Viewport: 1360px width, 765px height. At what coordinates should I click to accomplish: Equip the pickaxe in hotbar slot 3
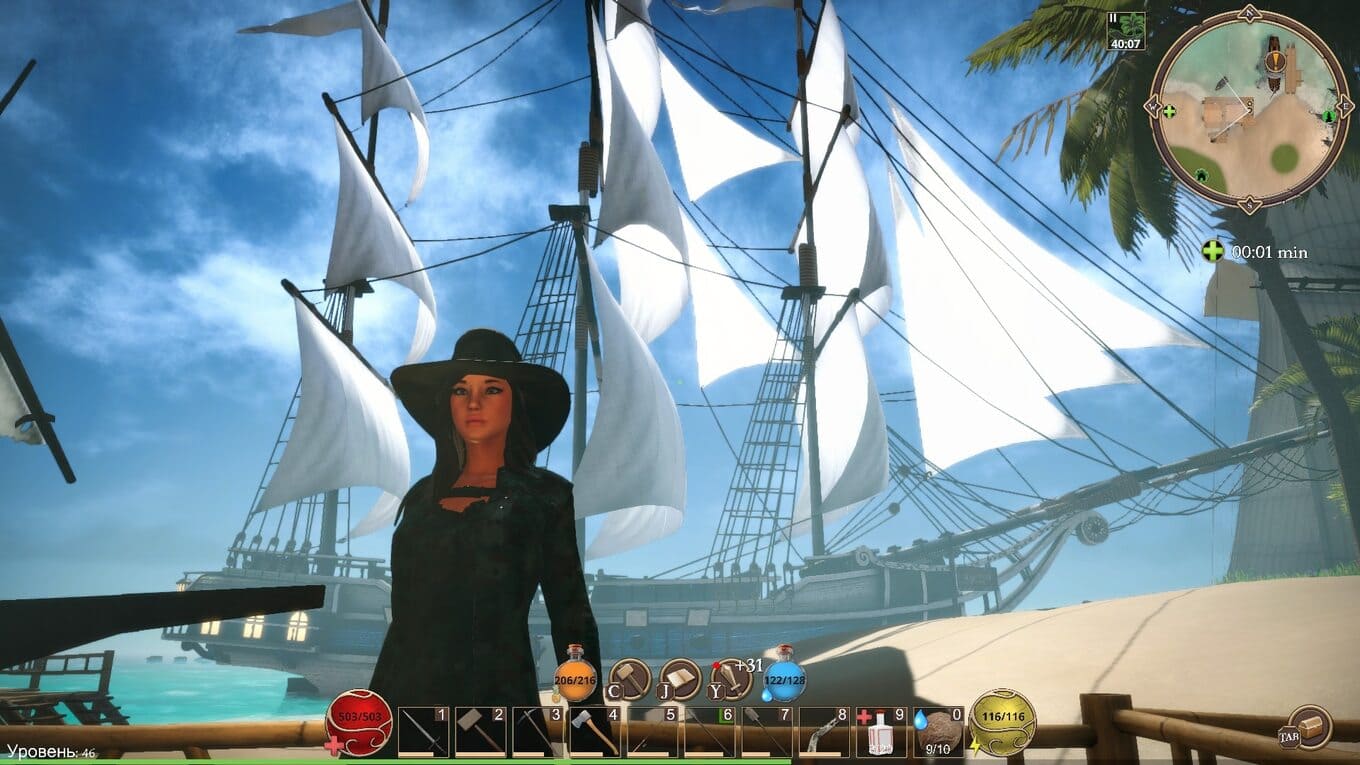pyautogui.click(x=537, y=732)
